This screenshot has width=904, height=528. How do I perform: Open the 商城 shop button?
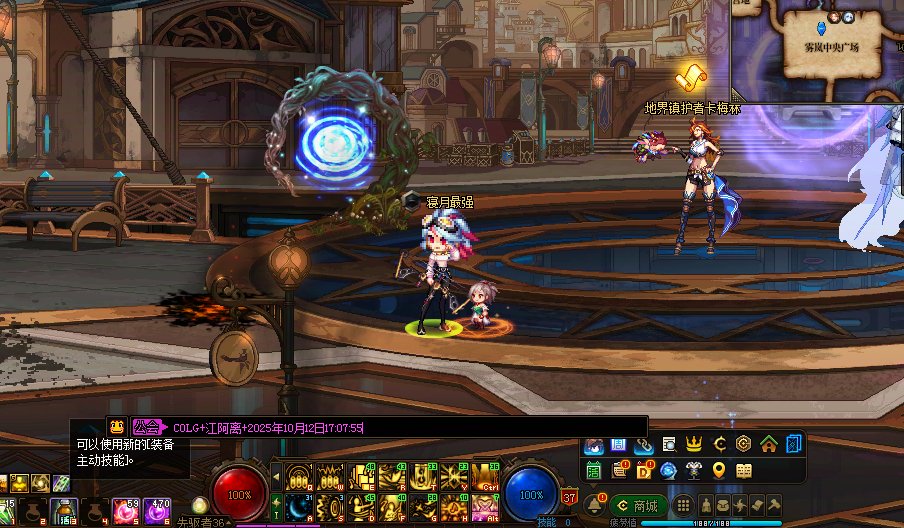click(x=638, y=506)
